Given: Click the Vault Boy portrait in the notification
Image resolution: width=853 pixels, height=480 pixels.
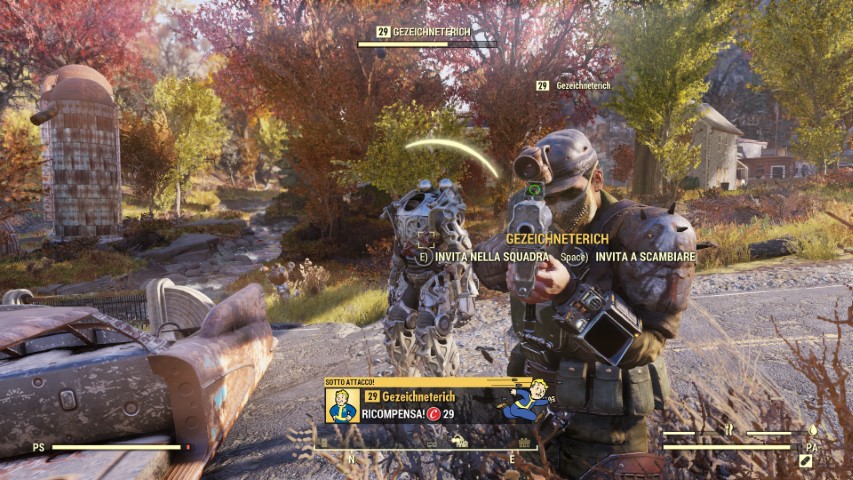Looking at the screenshot, I should point(342,405).
